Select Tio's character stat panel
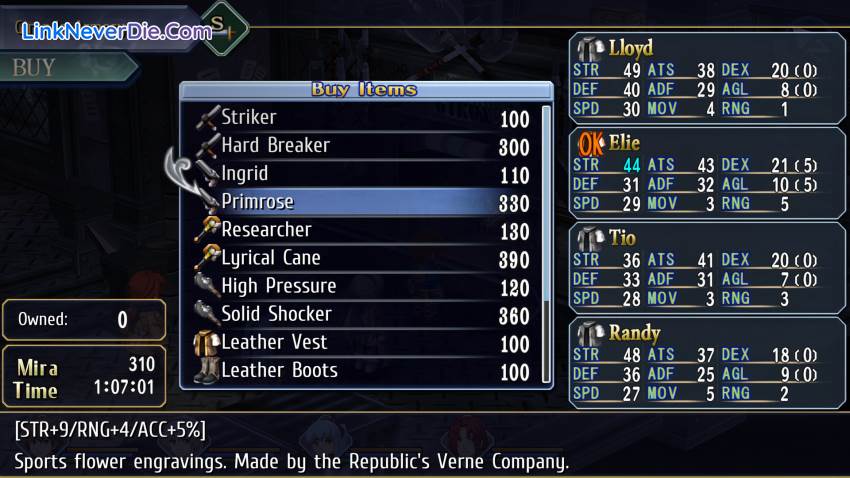This screenshot has width=850, height=478. (706, 267)
